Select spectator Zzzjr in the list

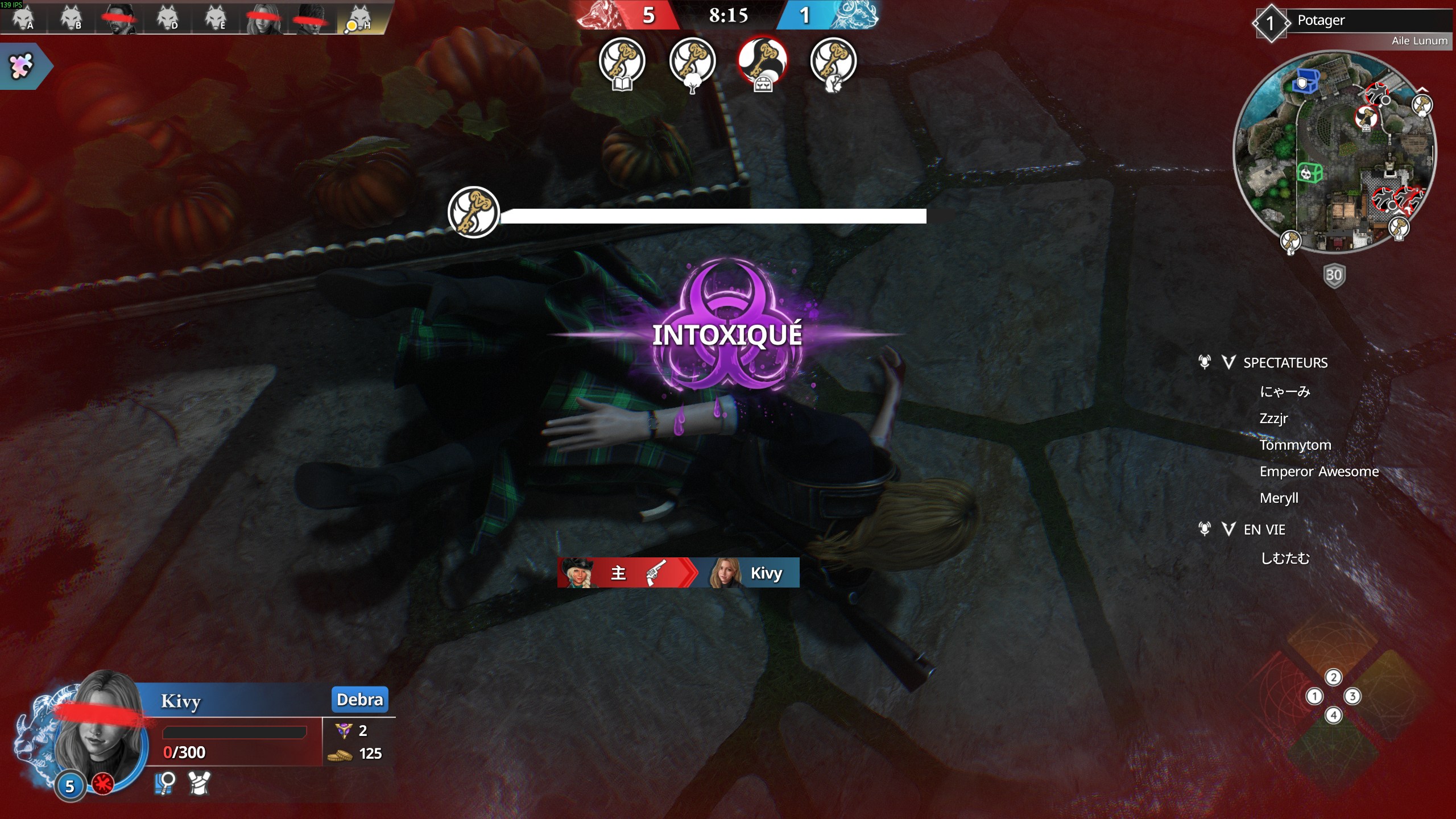(x=1273, y=419)
